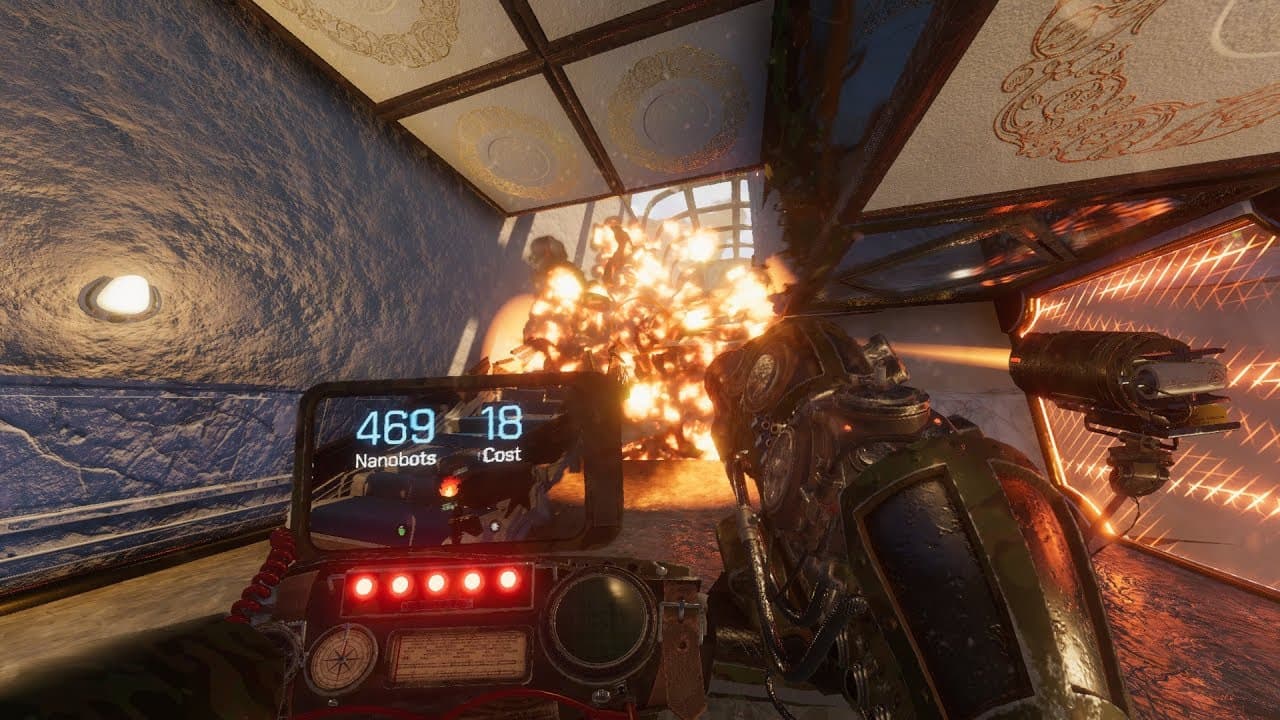Click the orange warning dot on screen
The height and width of the screenshot is (720, 1280).
click(448, 487)
